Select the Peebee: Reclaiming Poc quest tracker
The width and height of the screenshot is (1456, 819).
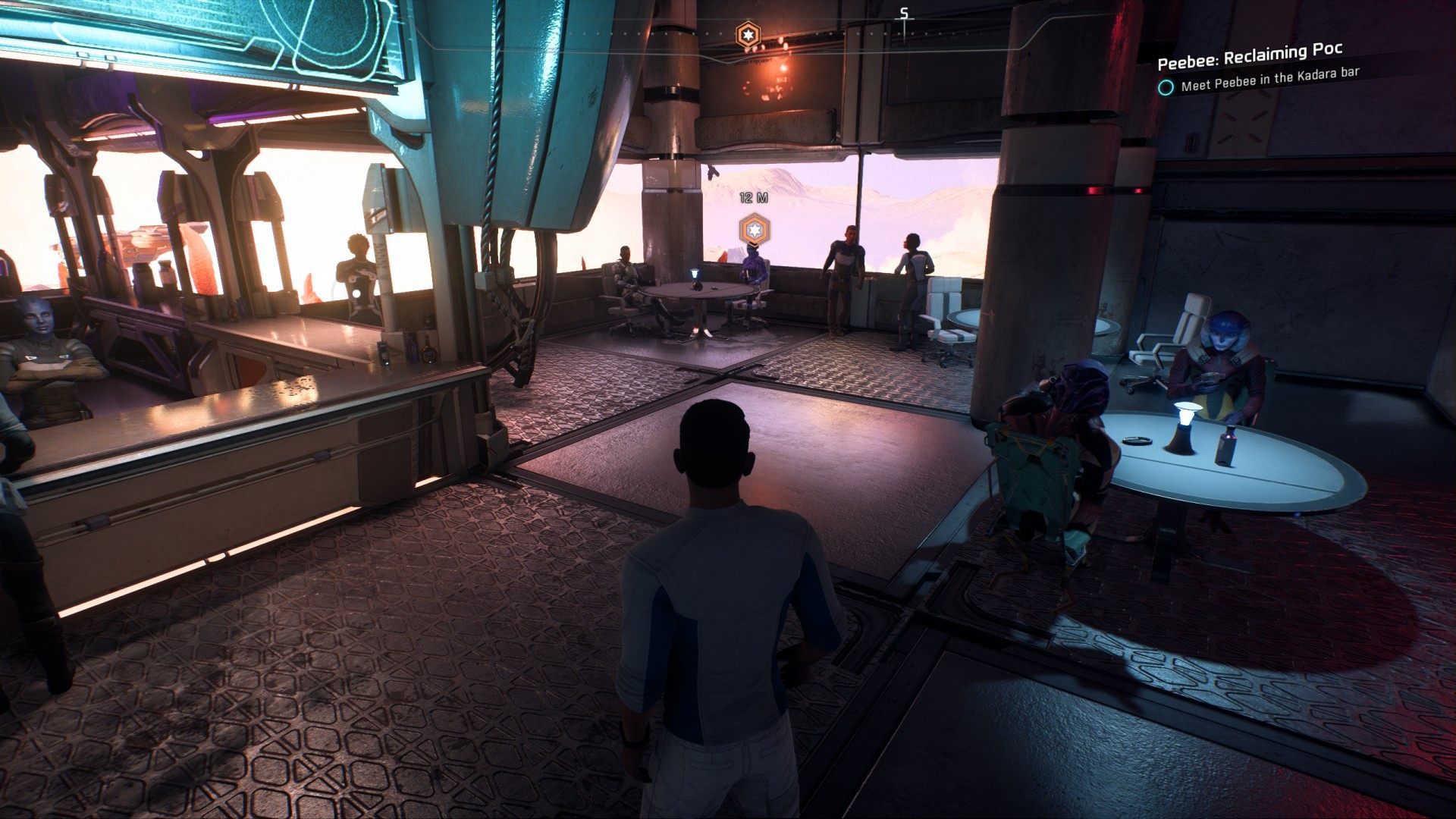[x=1250, y=56]
